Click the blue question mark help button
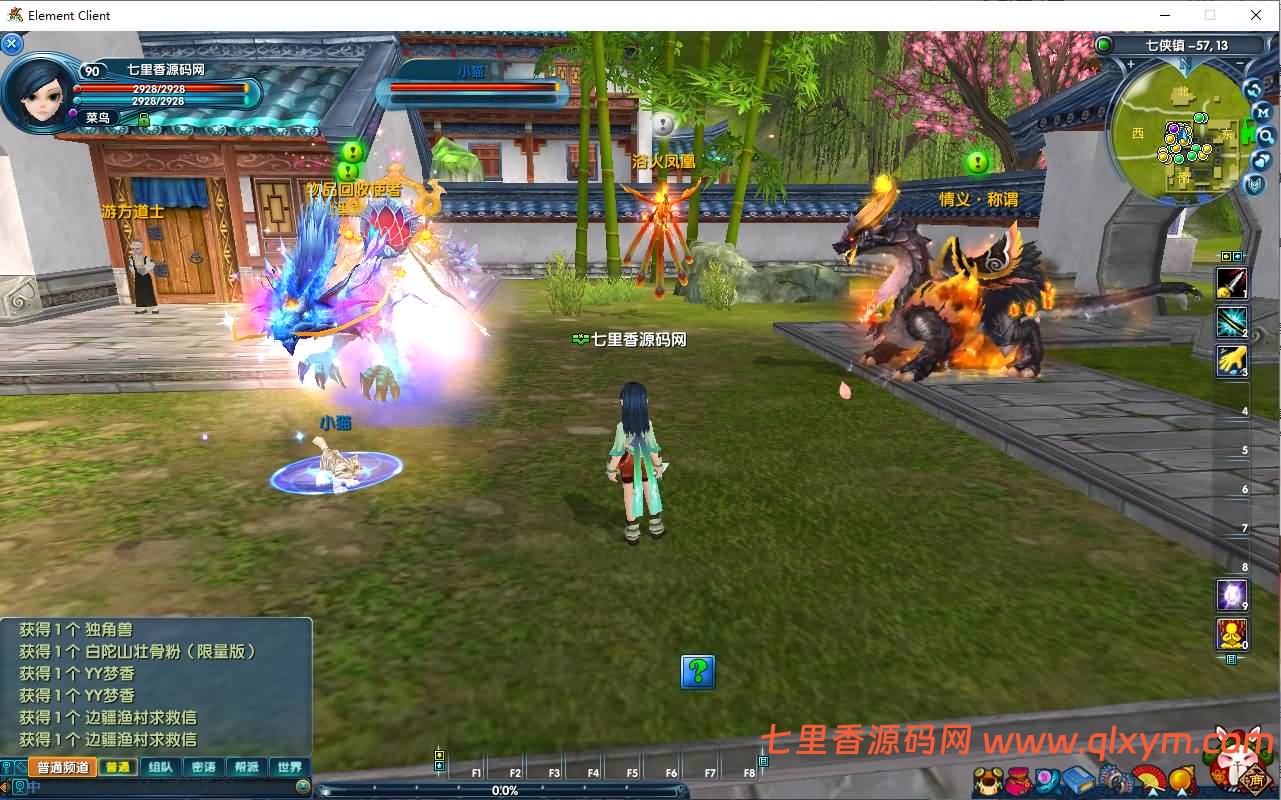This screenshot has height=800, width=1281. [697, 673]
